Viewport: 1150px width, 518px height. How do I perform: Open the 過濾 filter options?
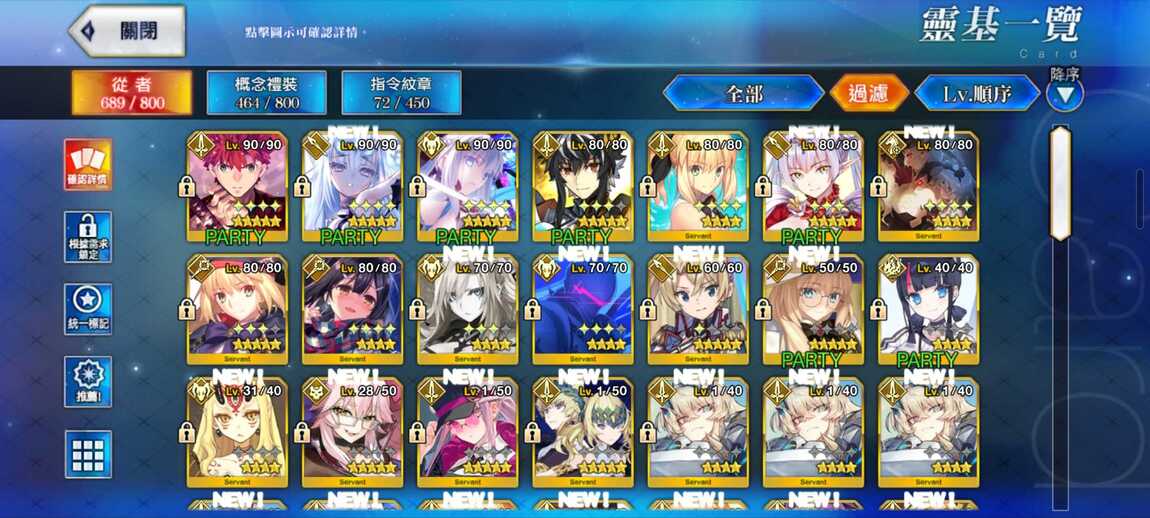[x=869, y=94]
